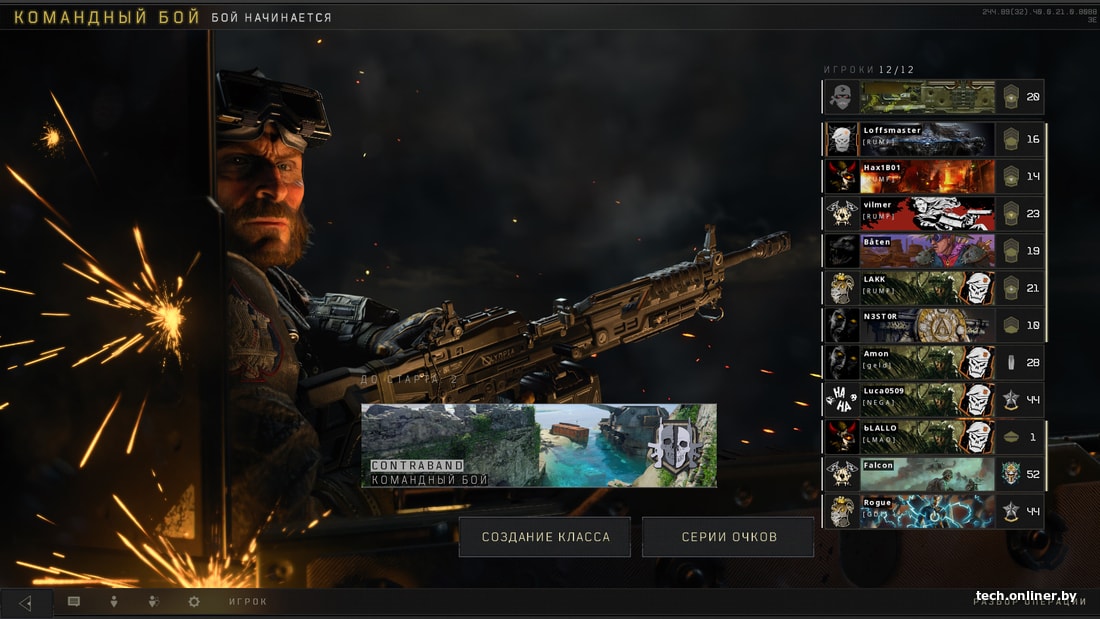Image resolution: width=1100 pixels, height=619 pixels.
Task: Choose player Amon from the lobby
Action: tap(928, 362)
